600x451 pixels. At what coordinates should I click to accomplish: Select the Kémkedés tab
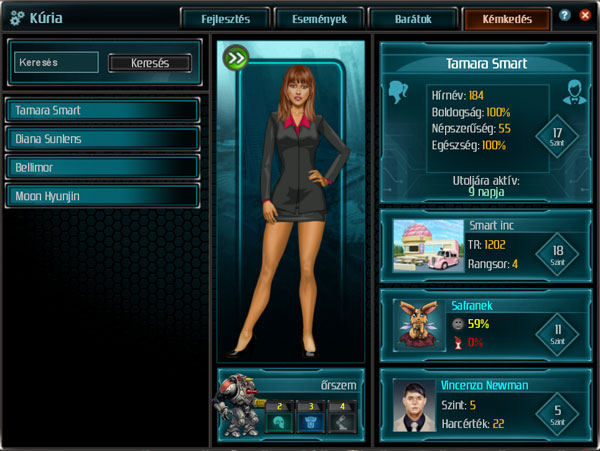pyautogui.click(x=506, y=19)
